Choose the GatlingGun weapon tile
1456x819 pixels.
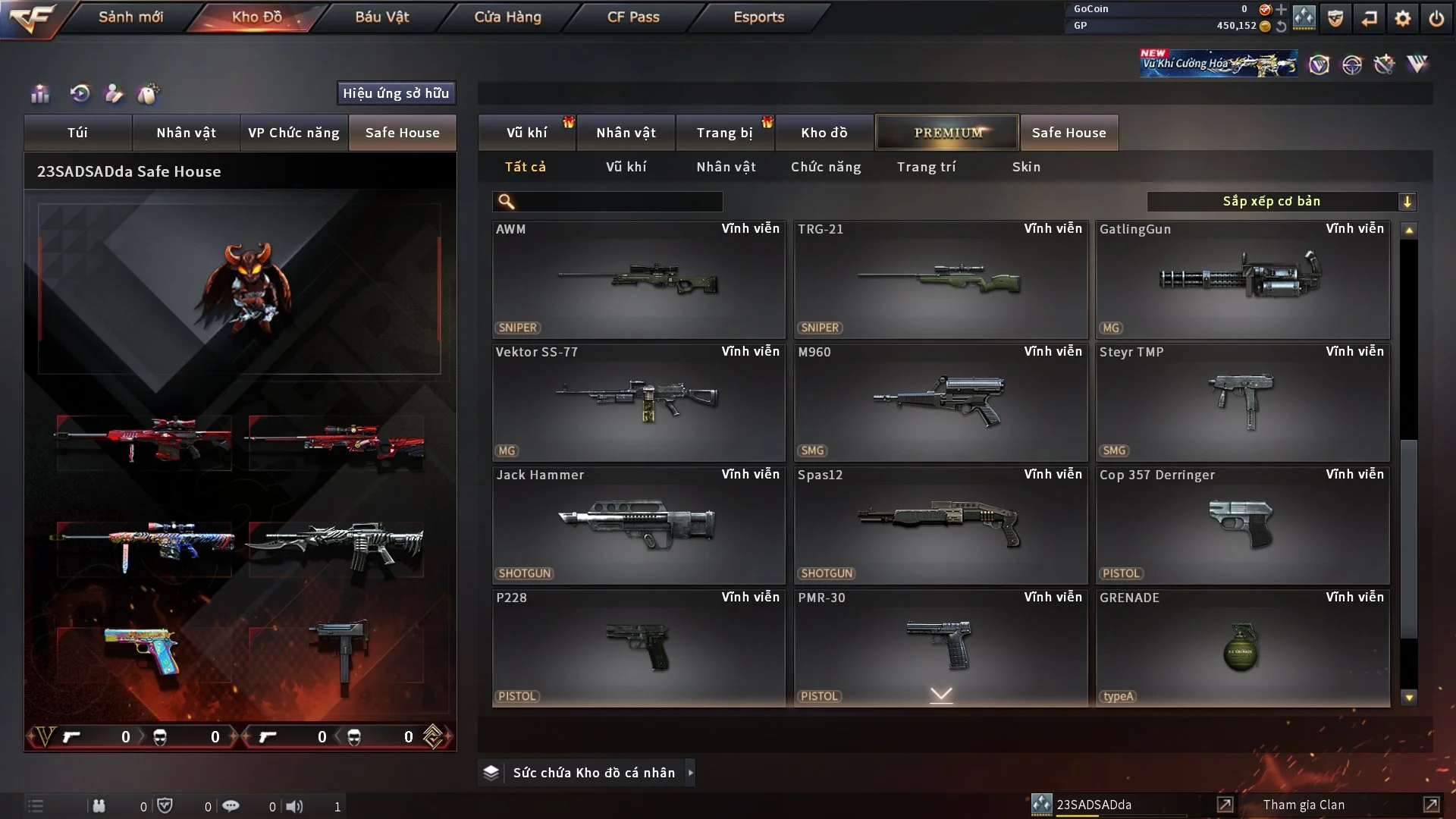click(1242, 279)
